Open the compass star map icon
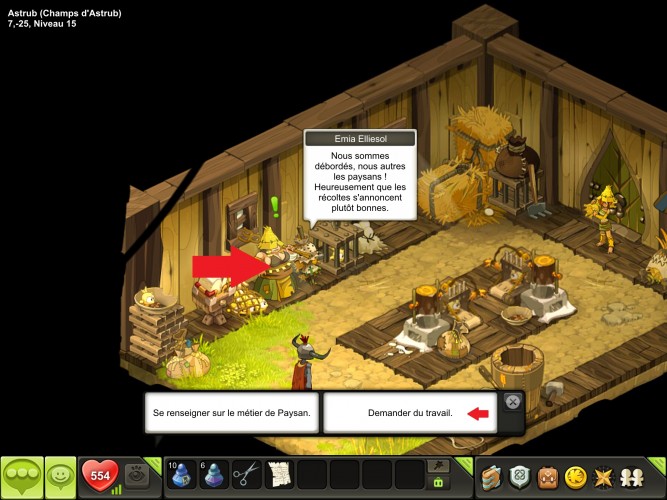Screen dimensions: 667x500 [605, 477]
